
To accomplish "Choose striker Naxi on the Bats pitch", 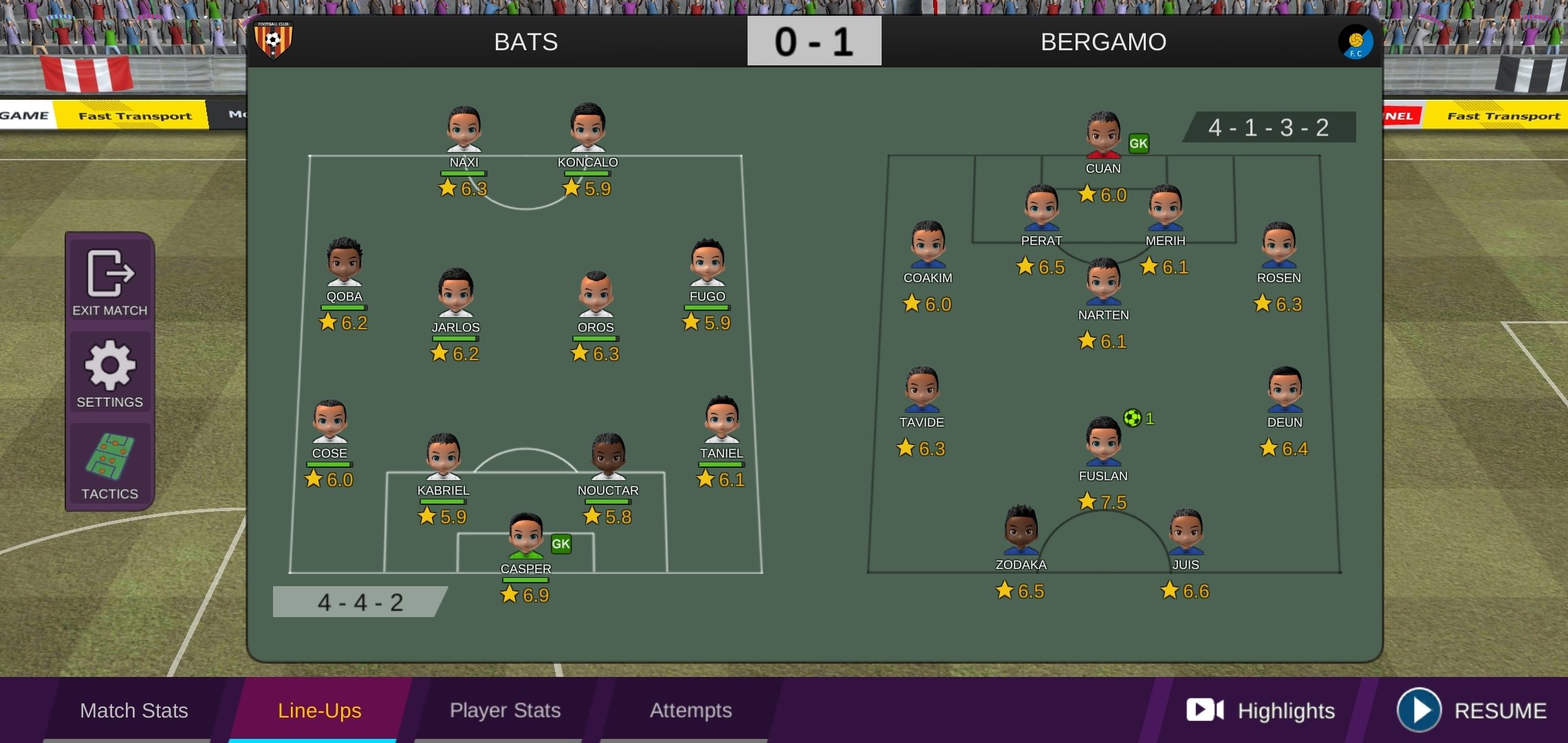I will click(464, 129).
